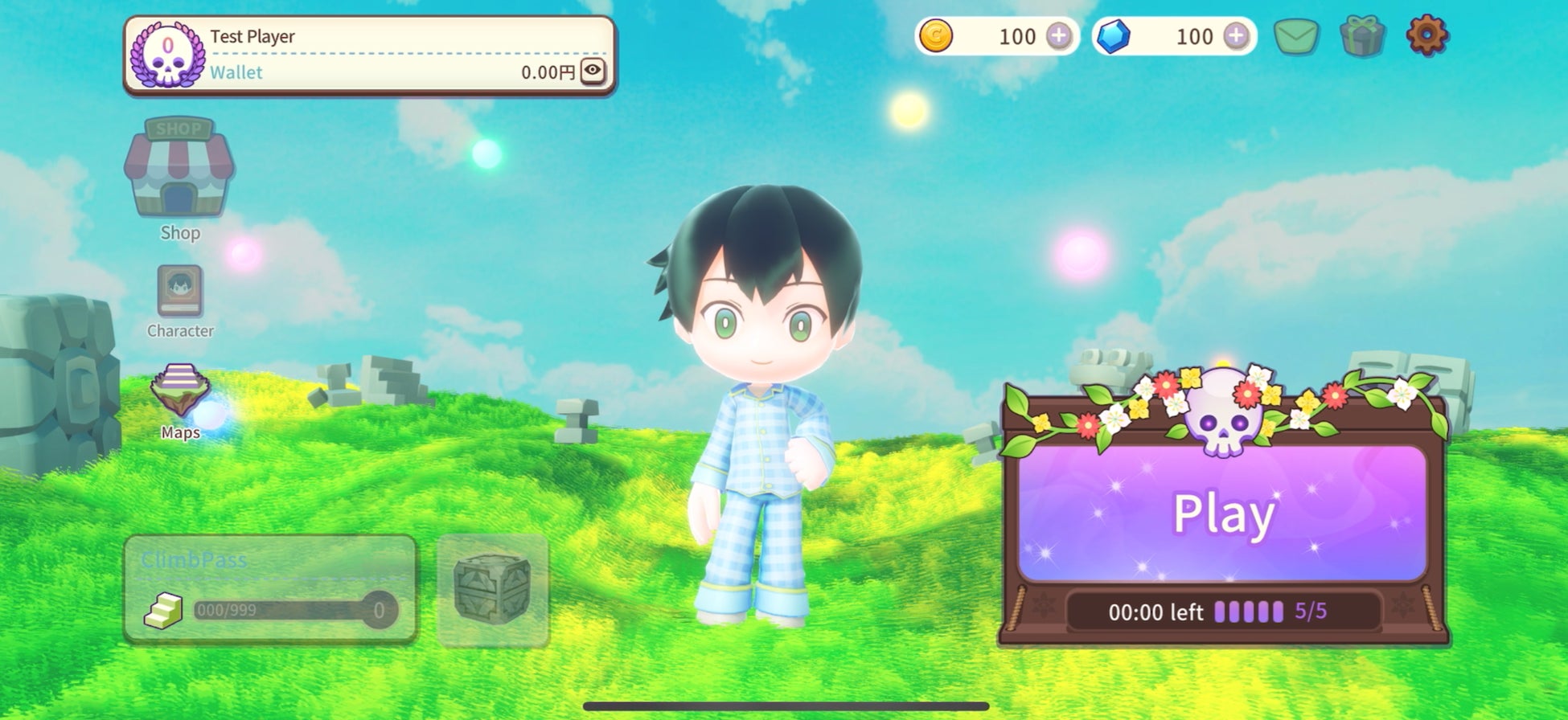
Task: Add more blue gems with the plus button
Action: click(1236, 36)
